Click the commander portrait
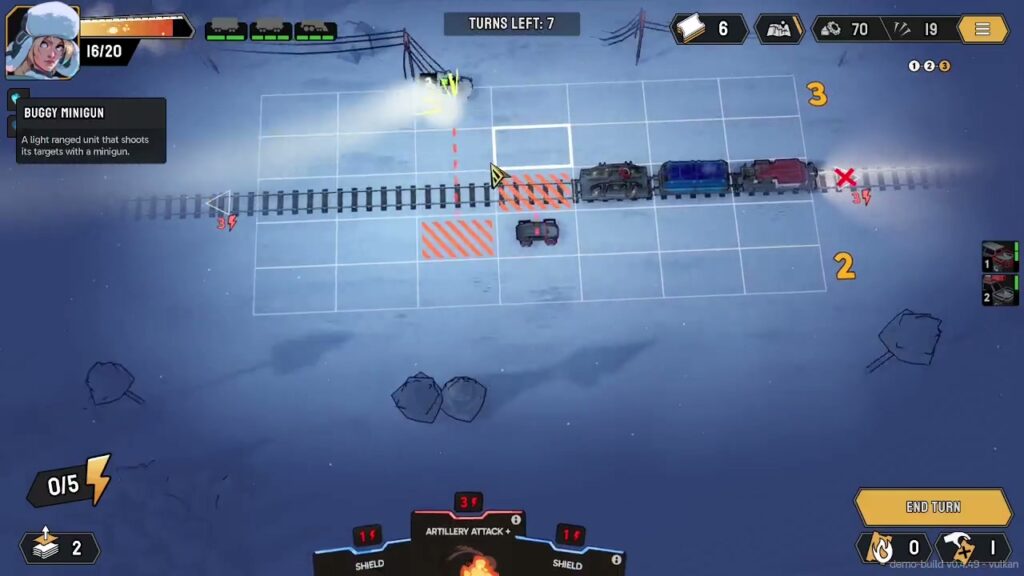Viewport: 1024px width, 576px height. tap(43, 41)
